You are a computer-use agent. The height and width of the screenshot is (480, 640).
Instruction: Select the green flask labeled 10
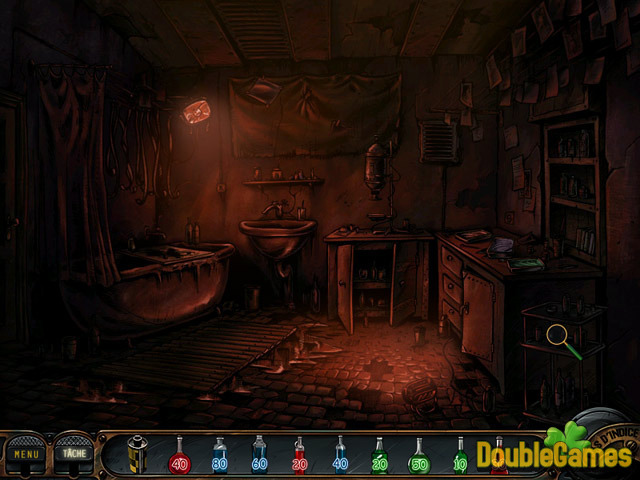pos(459,457)
